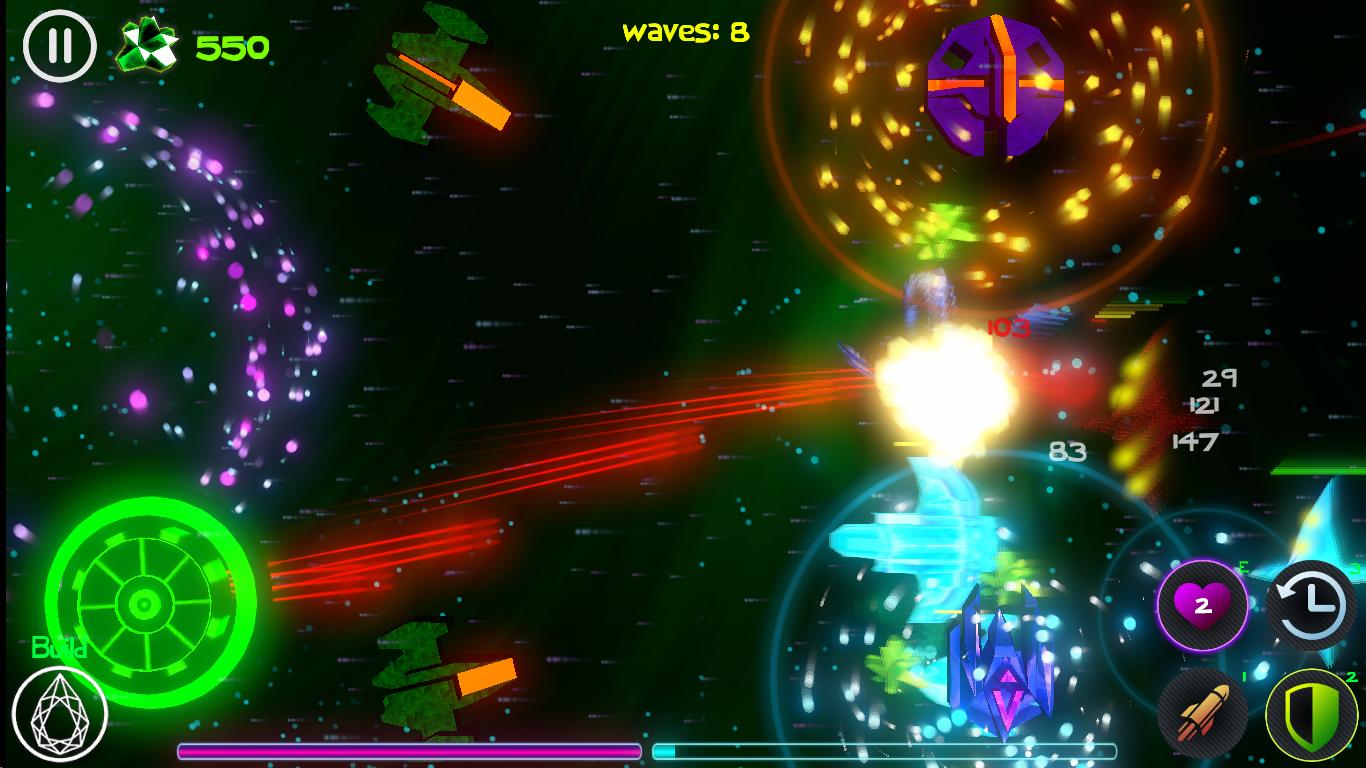Open the Build wheel menu
Viewport: 1366px width, 768px height.
coord(143,600)
